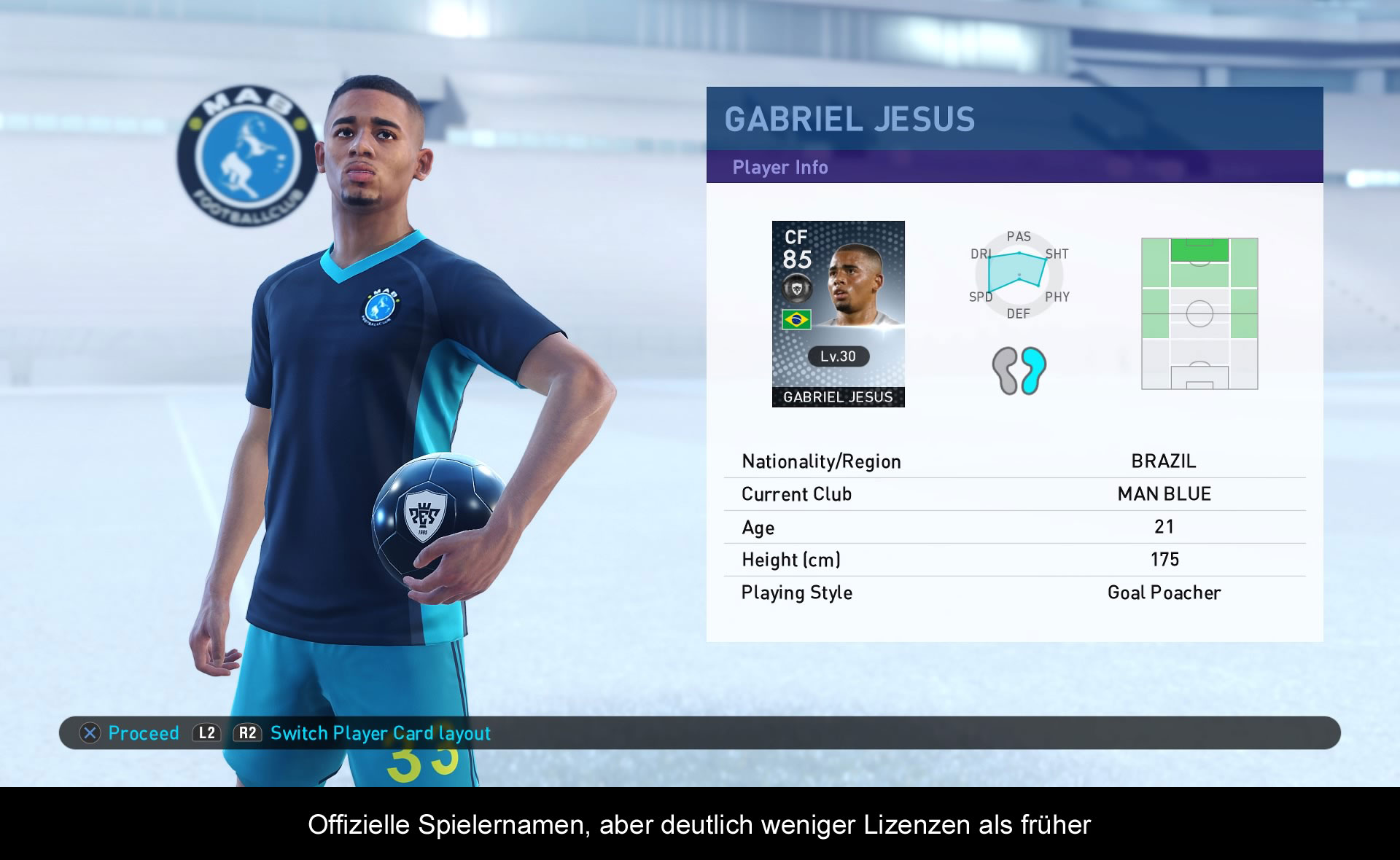The width and height of the screenshot is (1400, 860).
Task: Click the Height (cm) row
Action: click(1014, 560)
